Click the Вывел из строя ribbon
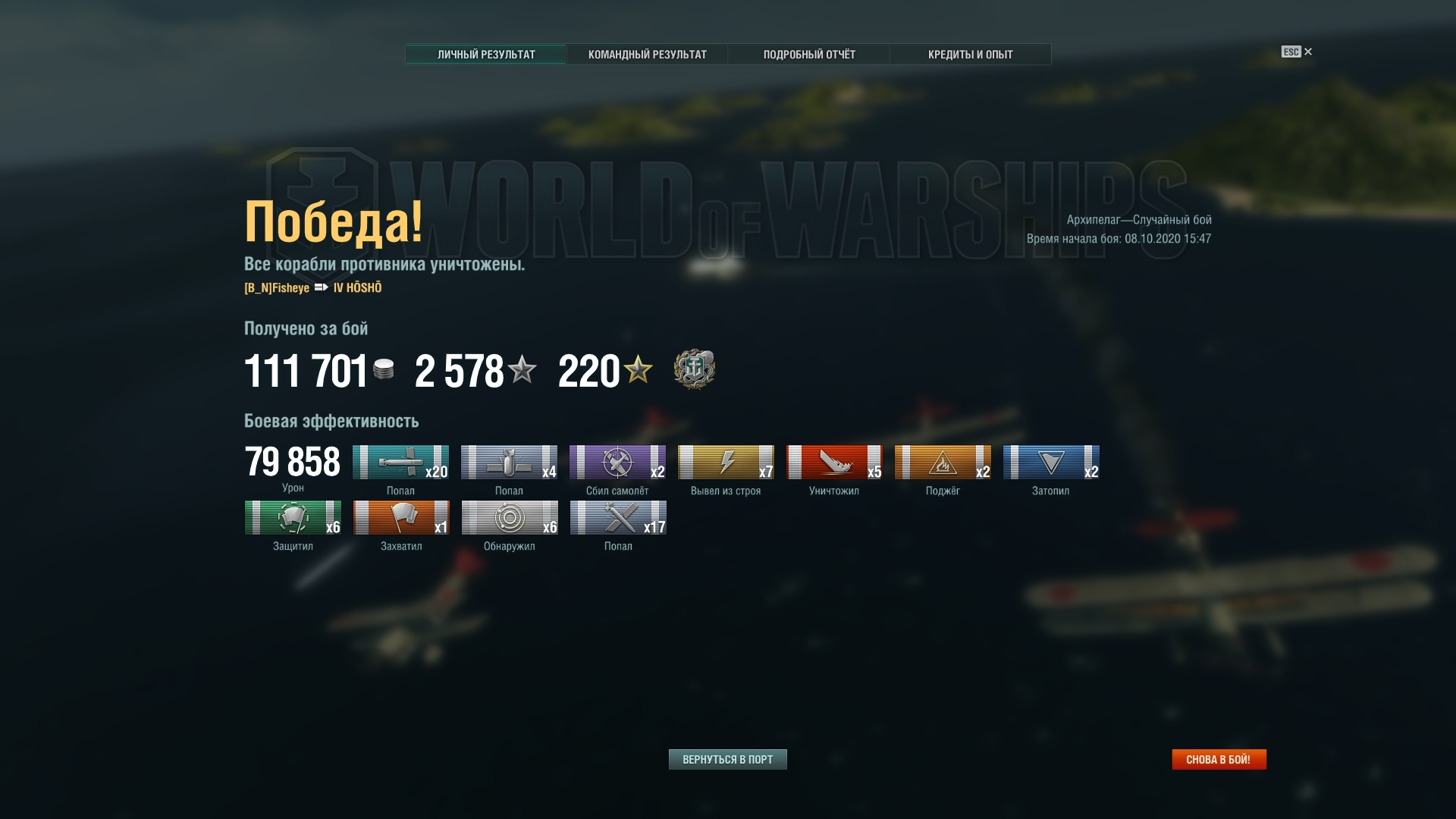 click(x=726, y=463)
